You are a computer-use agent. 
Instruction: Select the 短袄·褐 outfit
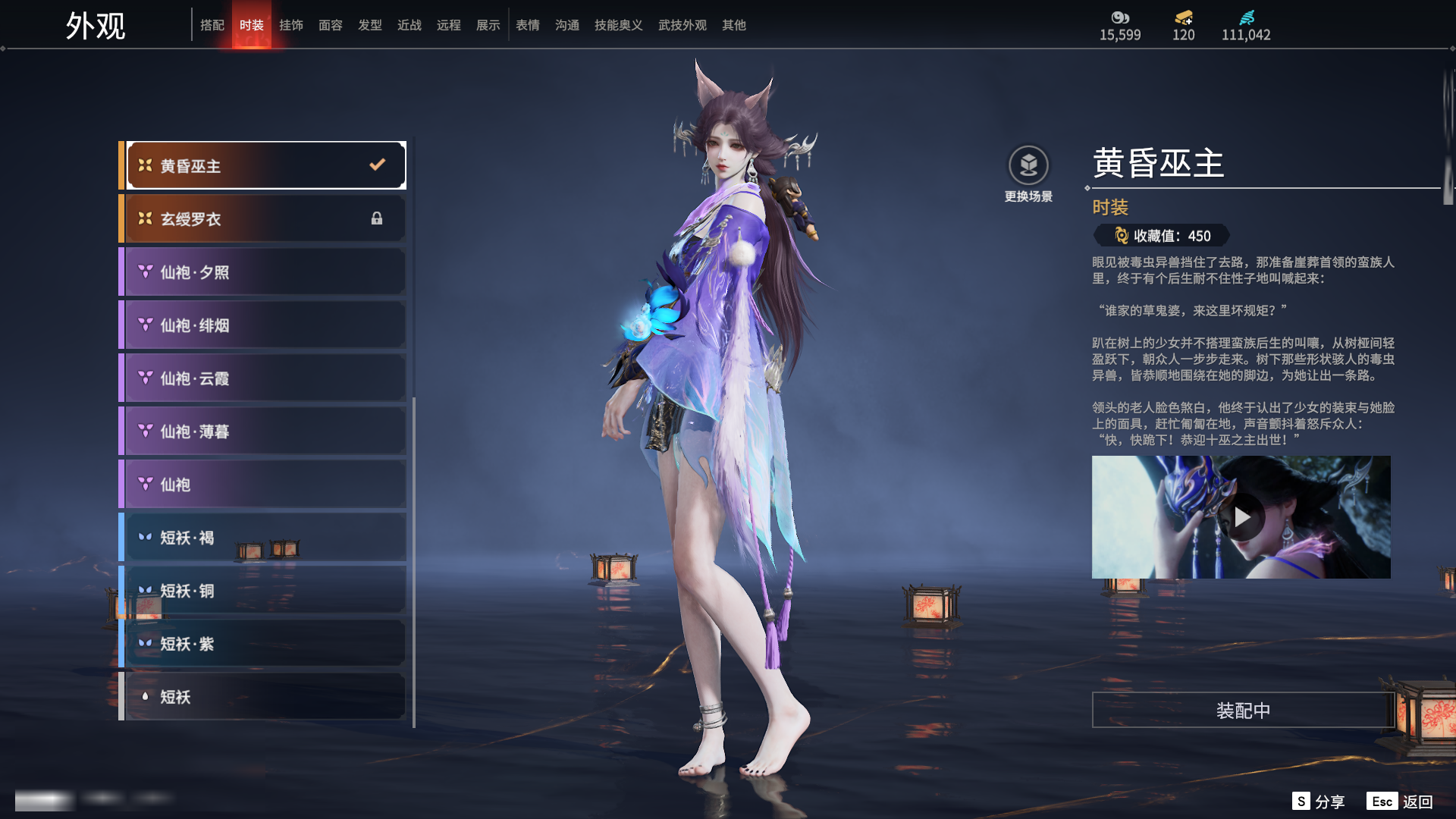pyautogui.click(x=265, y=537)
